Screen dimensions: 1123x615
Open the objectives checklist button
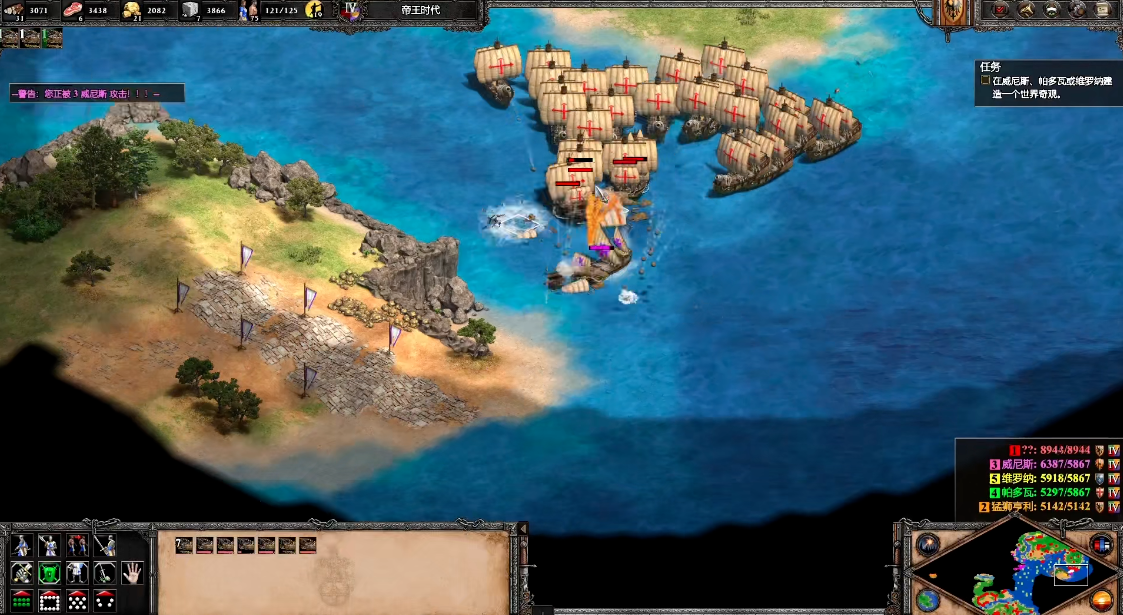click(1001, 10)
